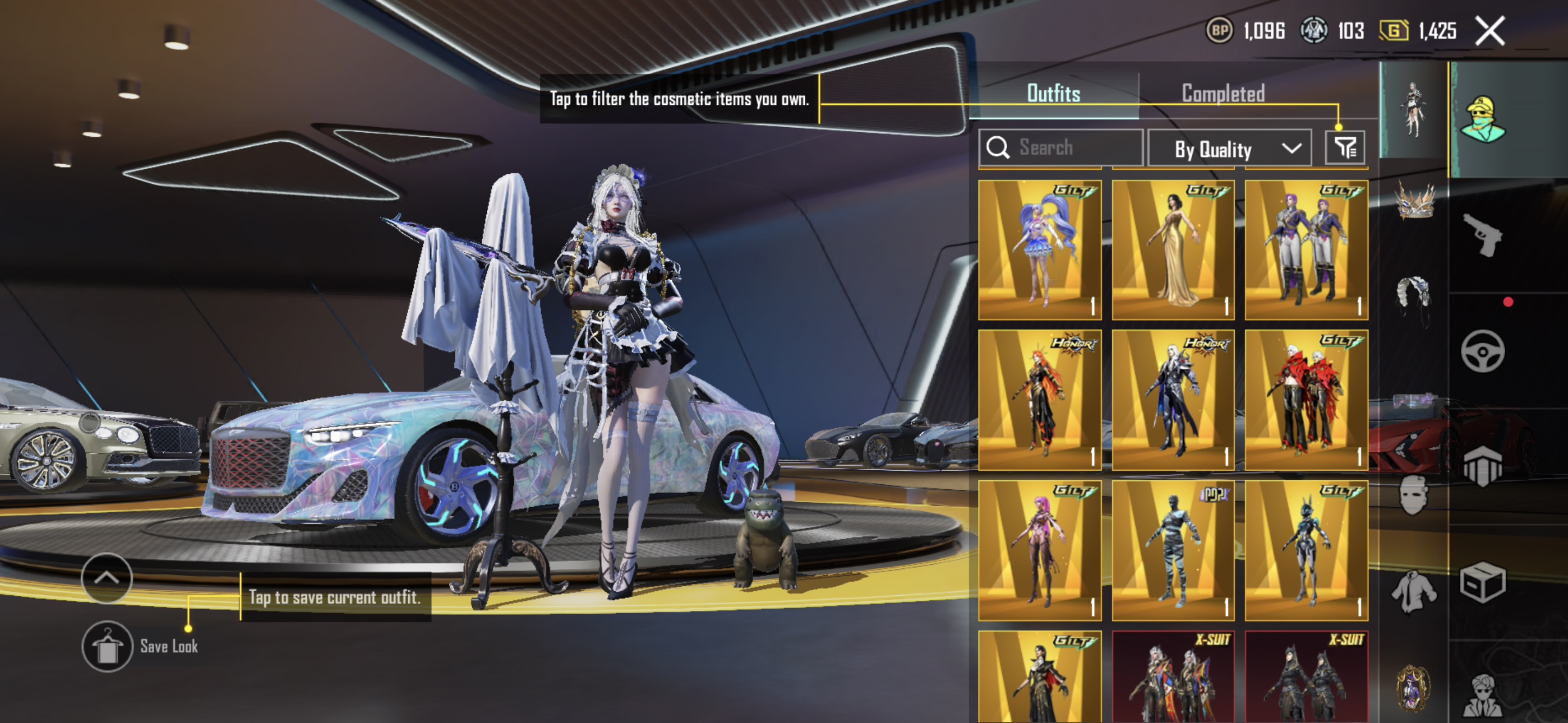Open the By Quality sort dropdown
1568x723 pixels.
tap(1229, 149)
